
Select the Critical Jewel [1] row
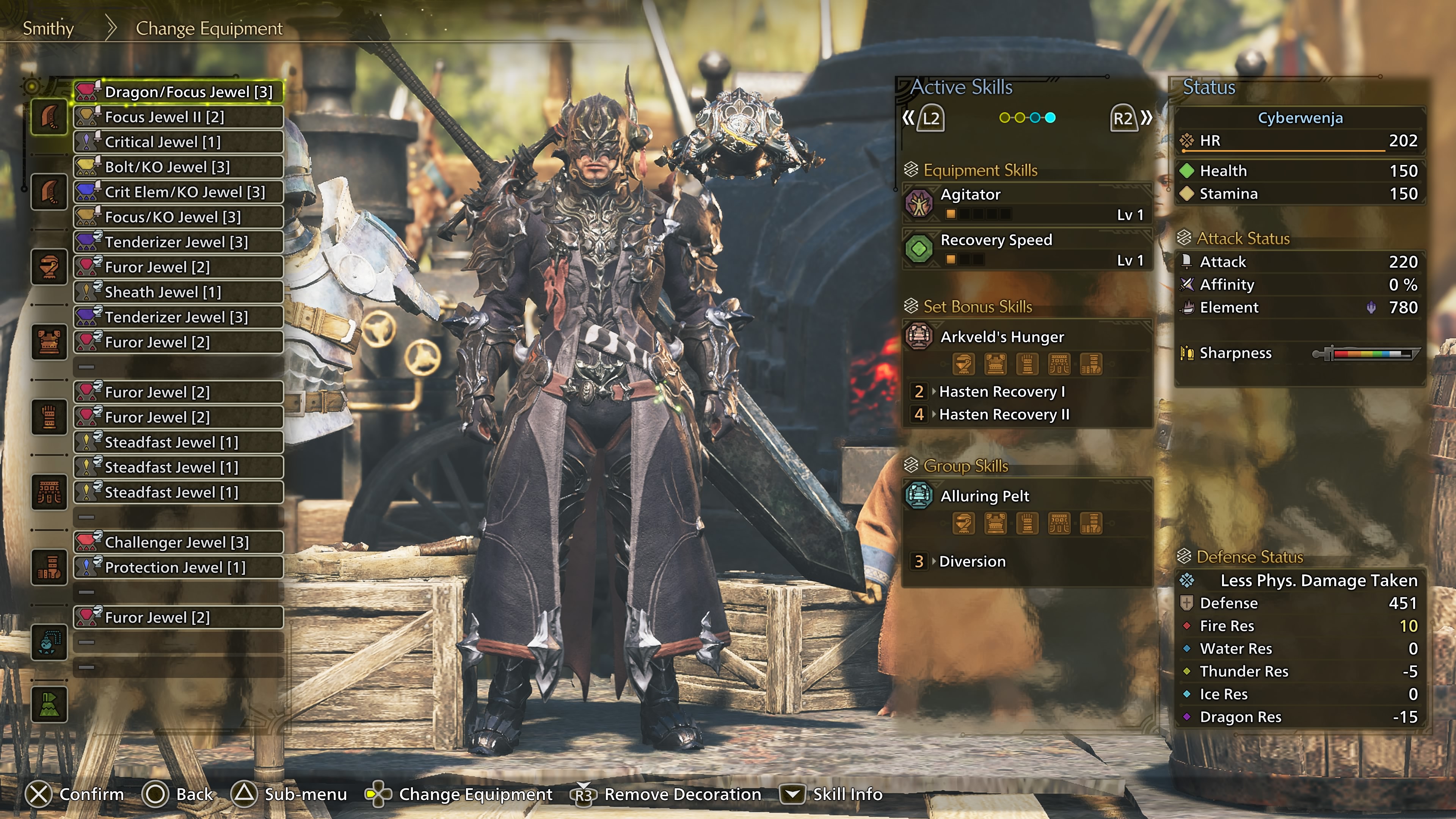[x=179, y=142]
